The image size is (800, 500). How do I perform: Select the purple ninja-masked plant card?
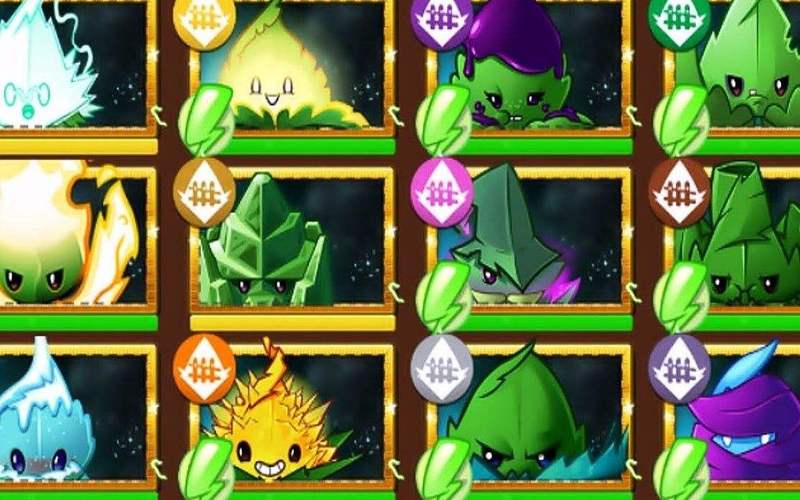745,420
